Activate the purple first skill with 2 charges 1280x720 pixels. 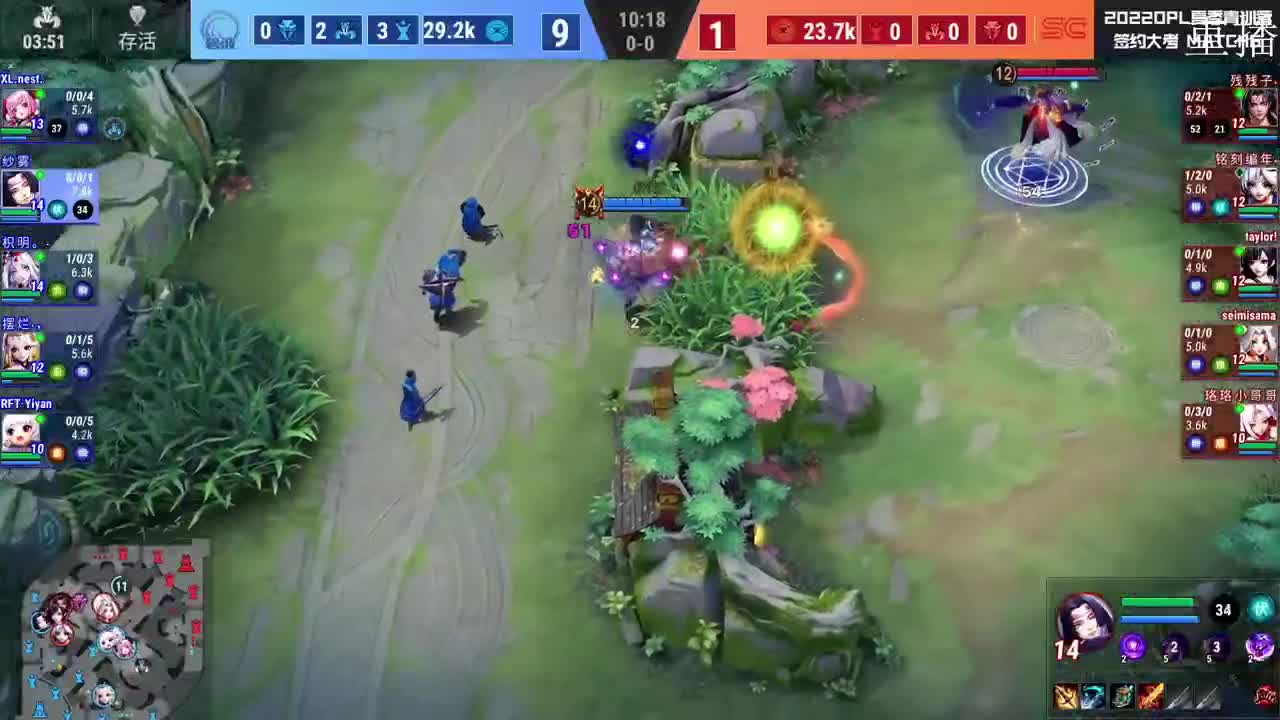coord(1133,647)
